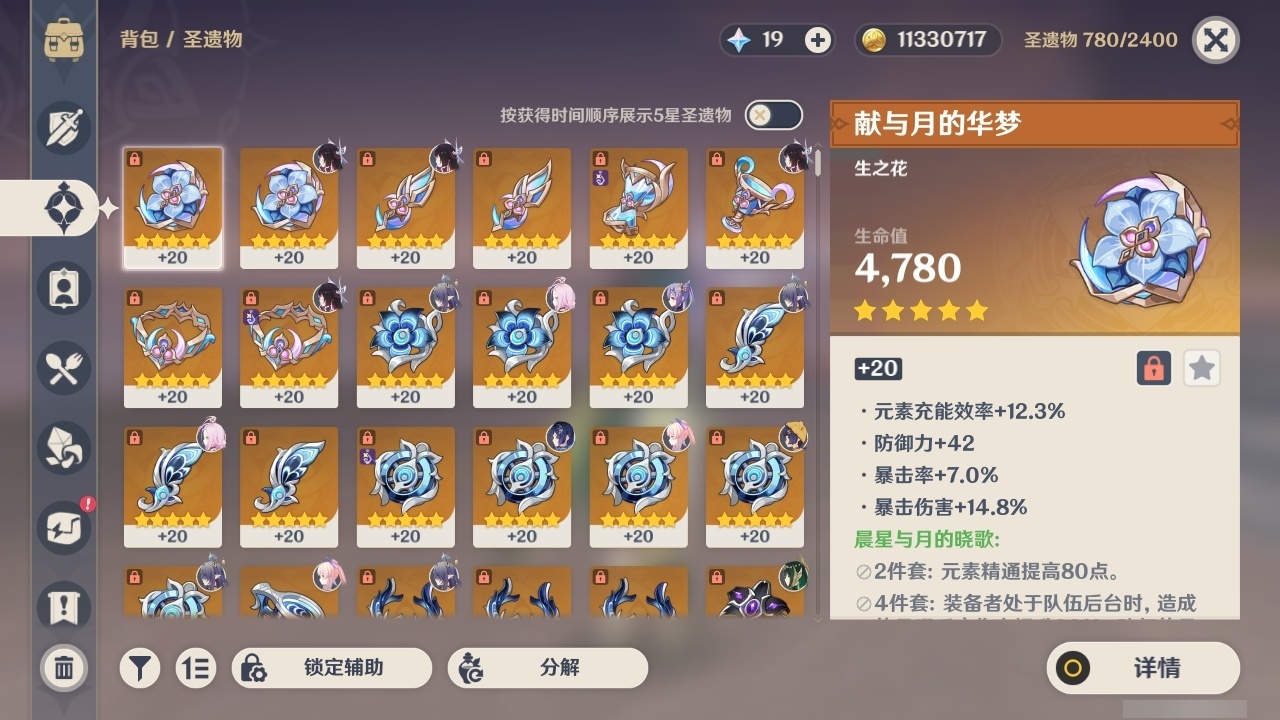
Task: Click the 锁定辅助 button
Action: tap(332, 668)
